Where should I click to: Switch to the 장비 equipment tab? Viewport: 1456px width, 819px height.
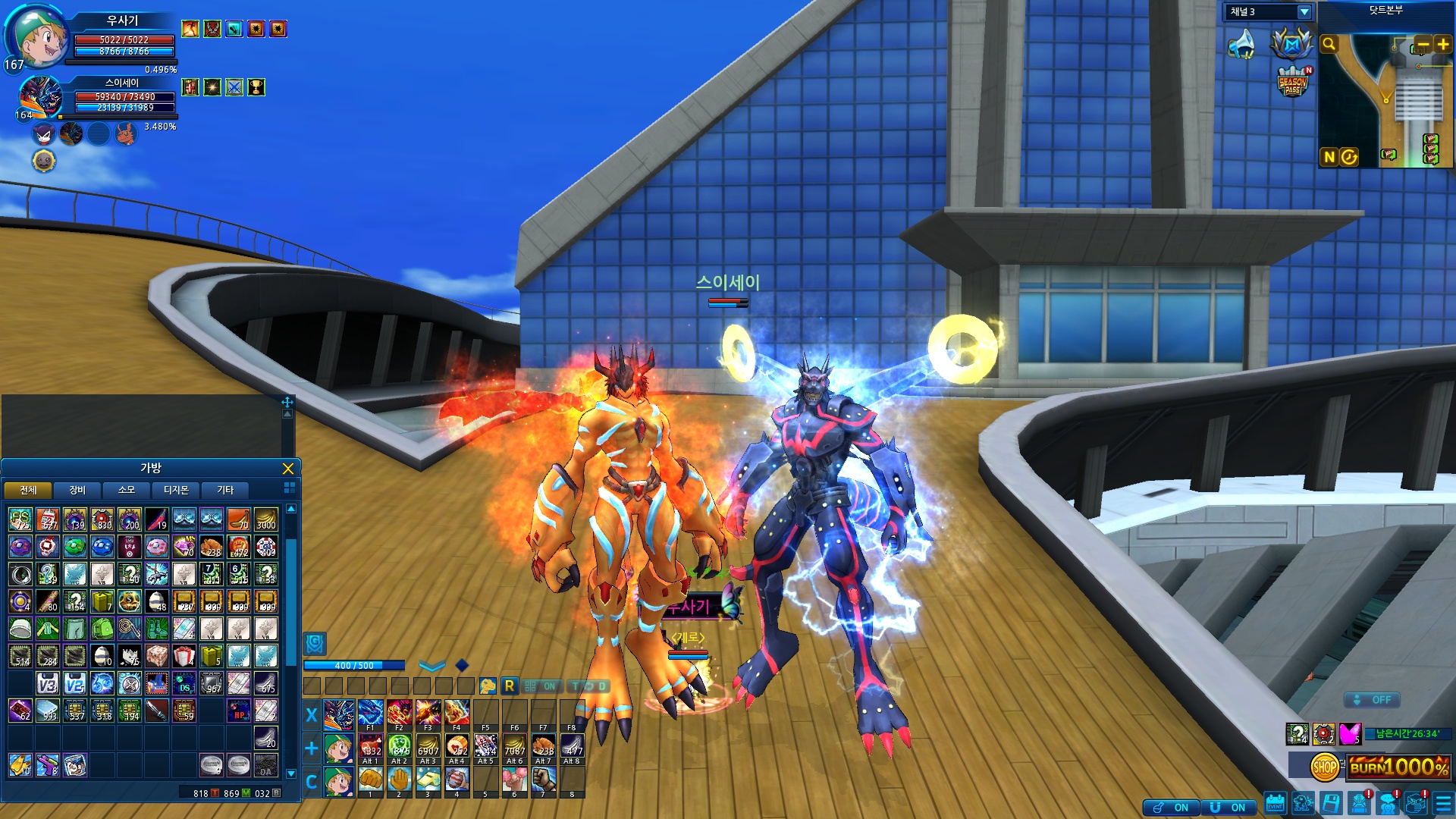pos(77,490)
